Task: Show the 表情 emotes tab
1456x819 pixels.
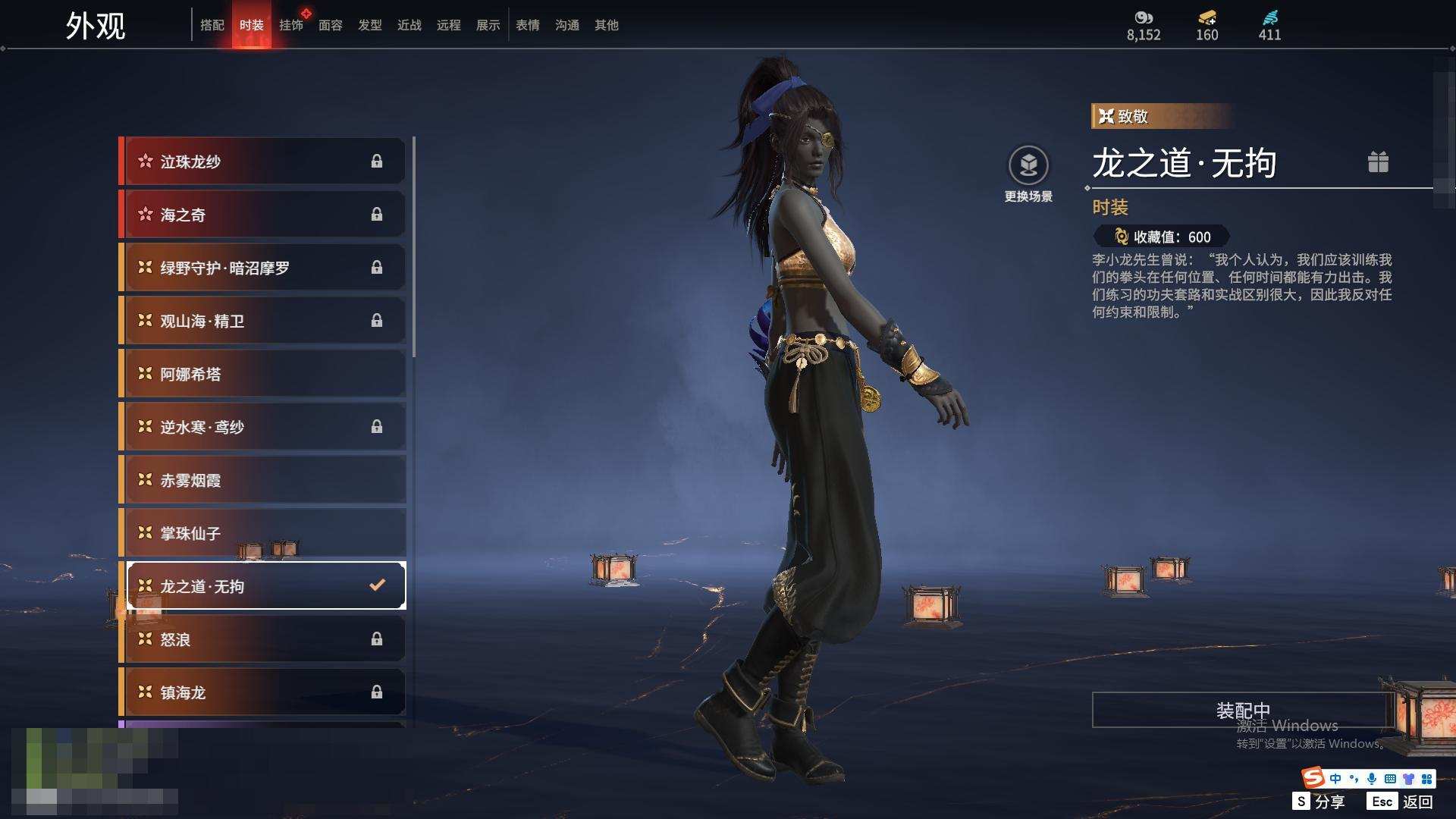Action: (x=528, y=25)
